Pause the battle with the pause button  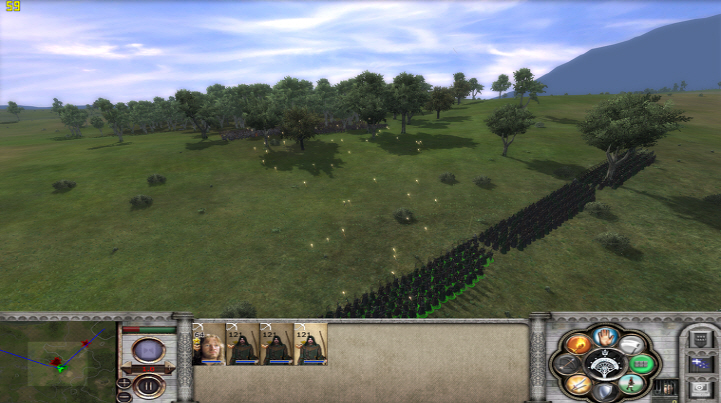pyautogui.click(x=148, y=384)
